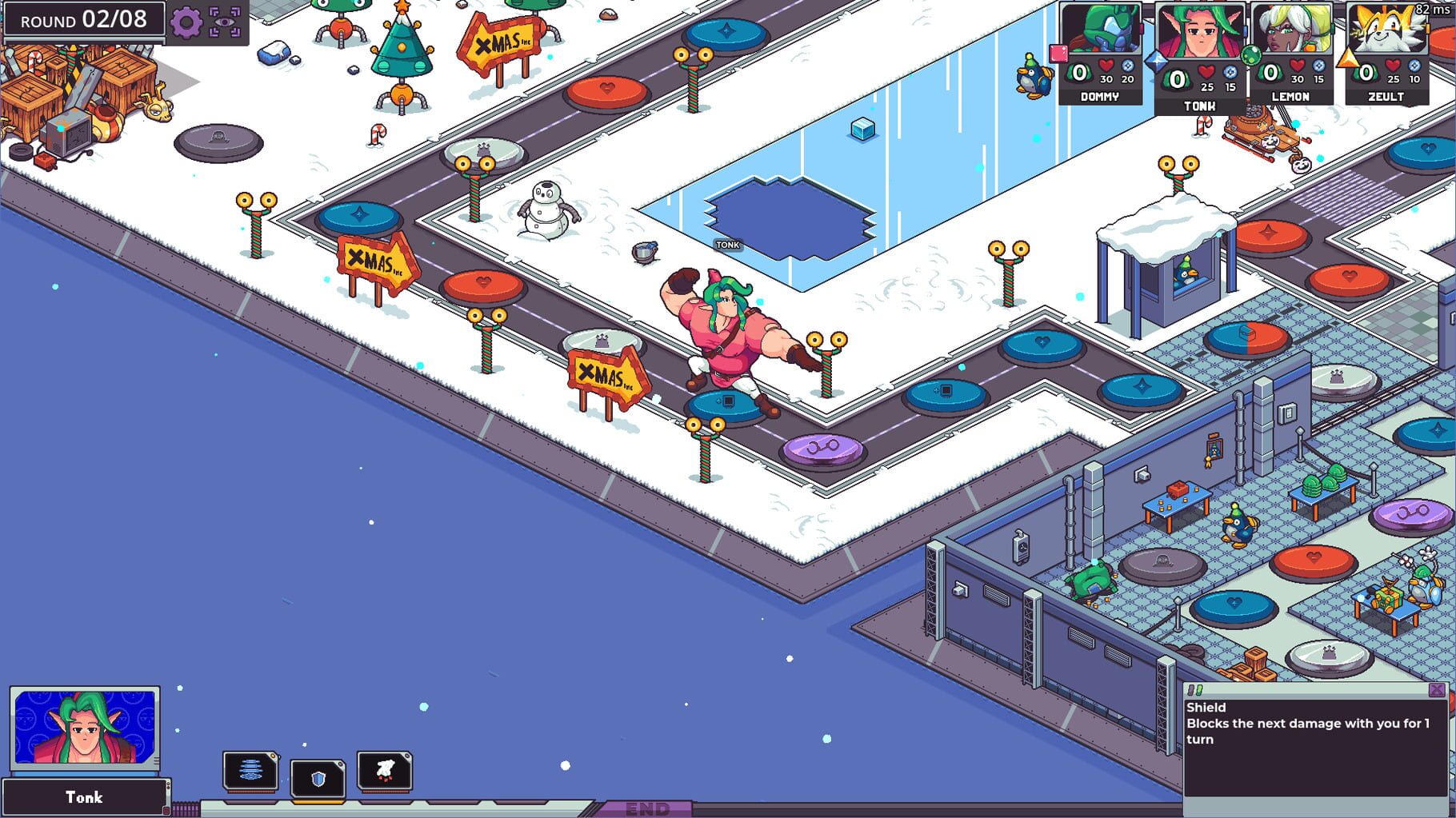Screen dimensions: 1456x818
Task: Click the spectate icon beside the gear
Action: point(226,22)
